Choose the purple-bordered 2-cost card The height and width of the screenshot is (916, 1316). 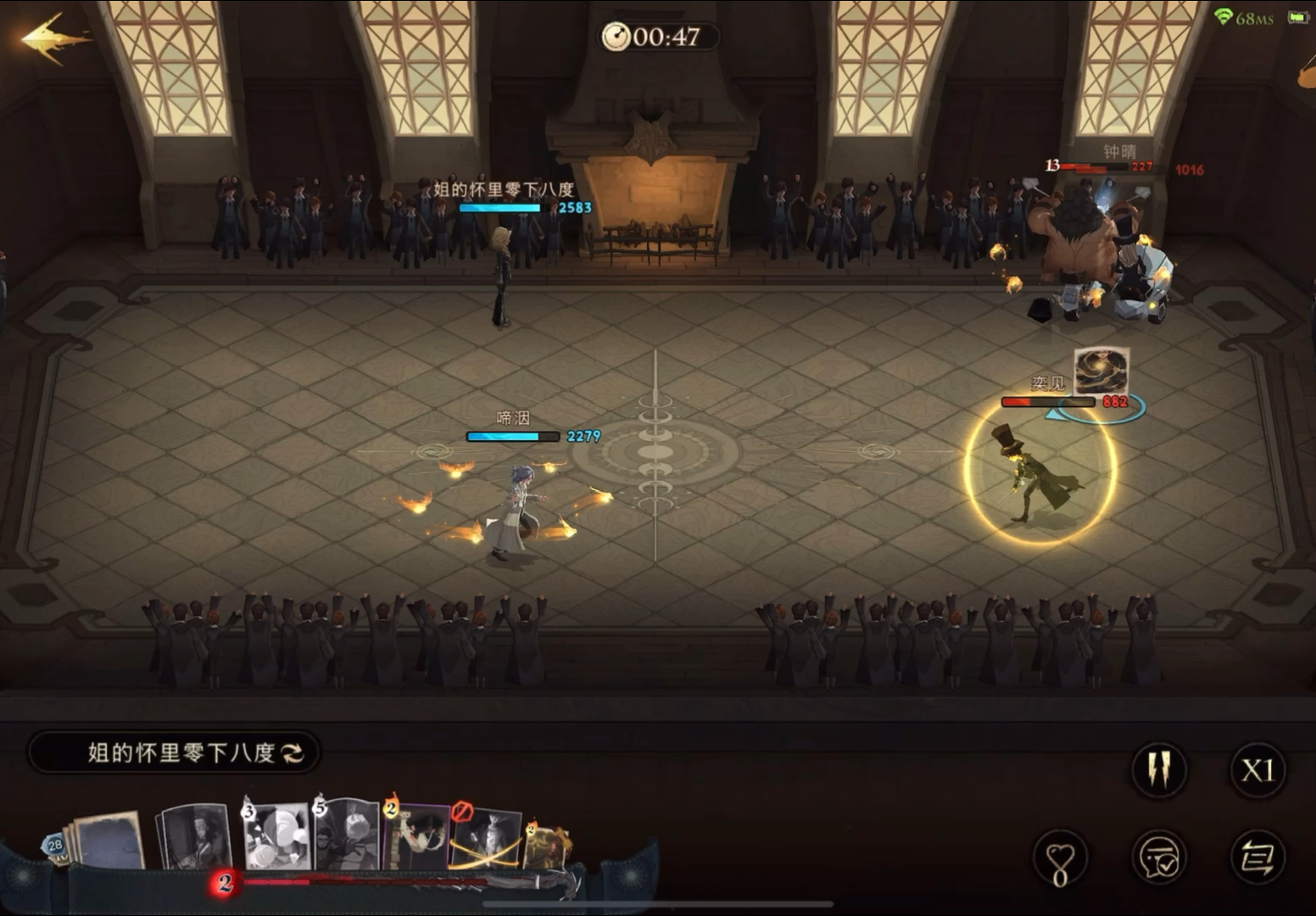417,837
